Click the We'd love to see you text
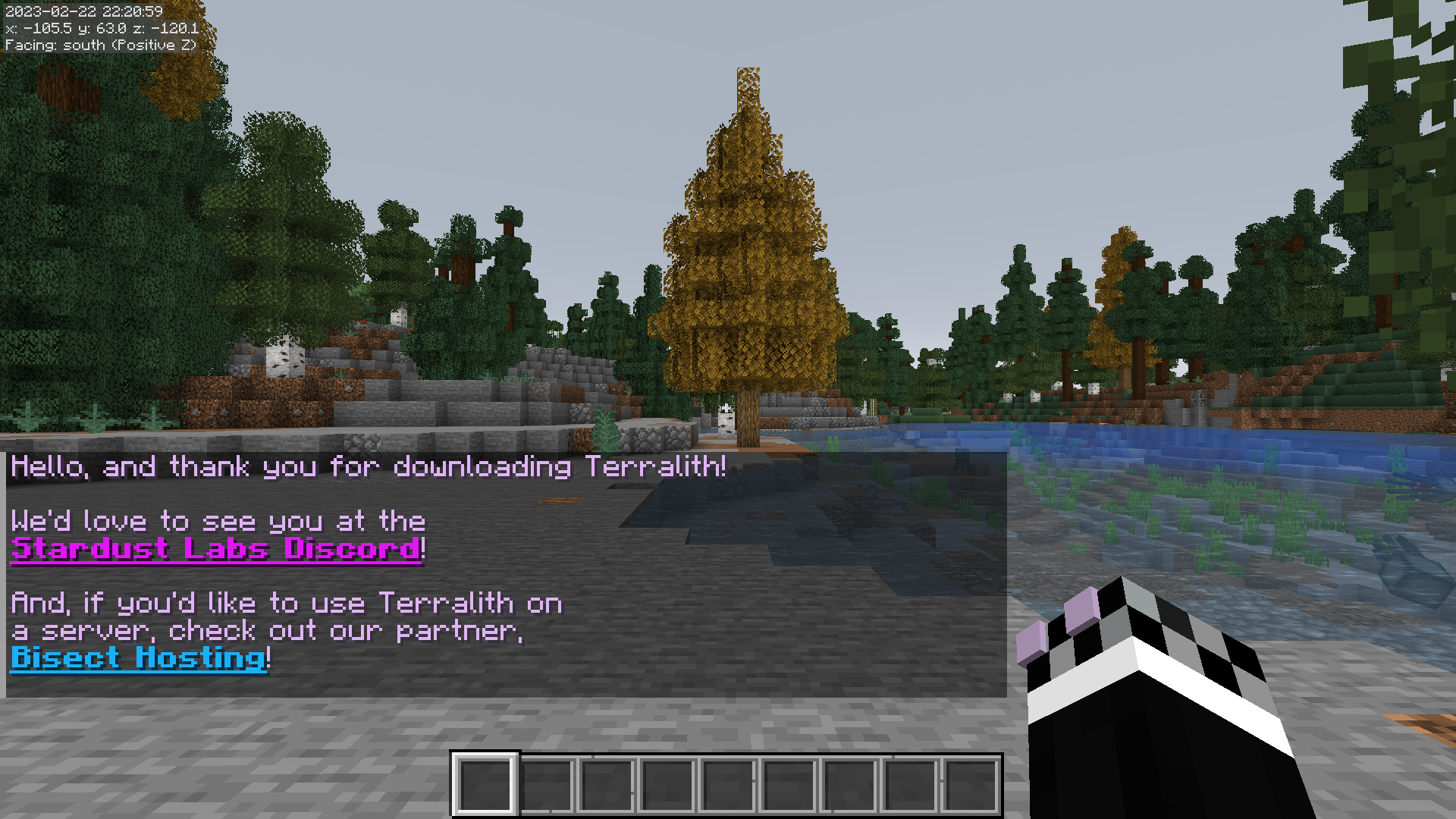 pos(218,520)
